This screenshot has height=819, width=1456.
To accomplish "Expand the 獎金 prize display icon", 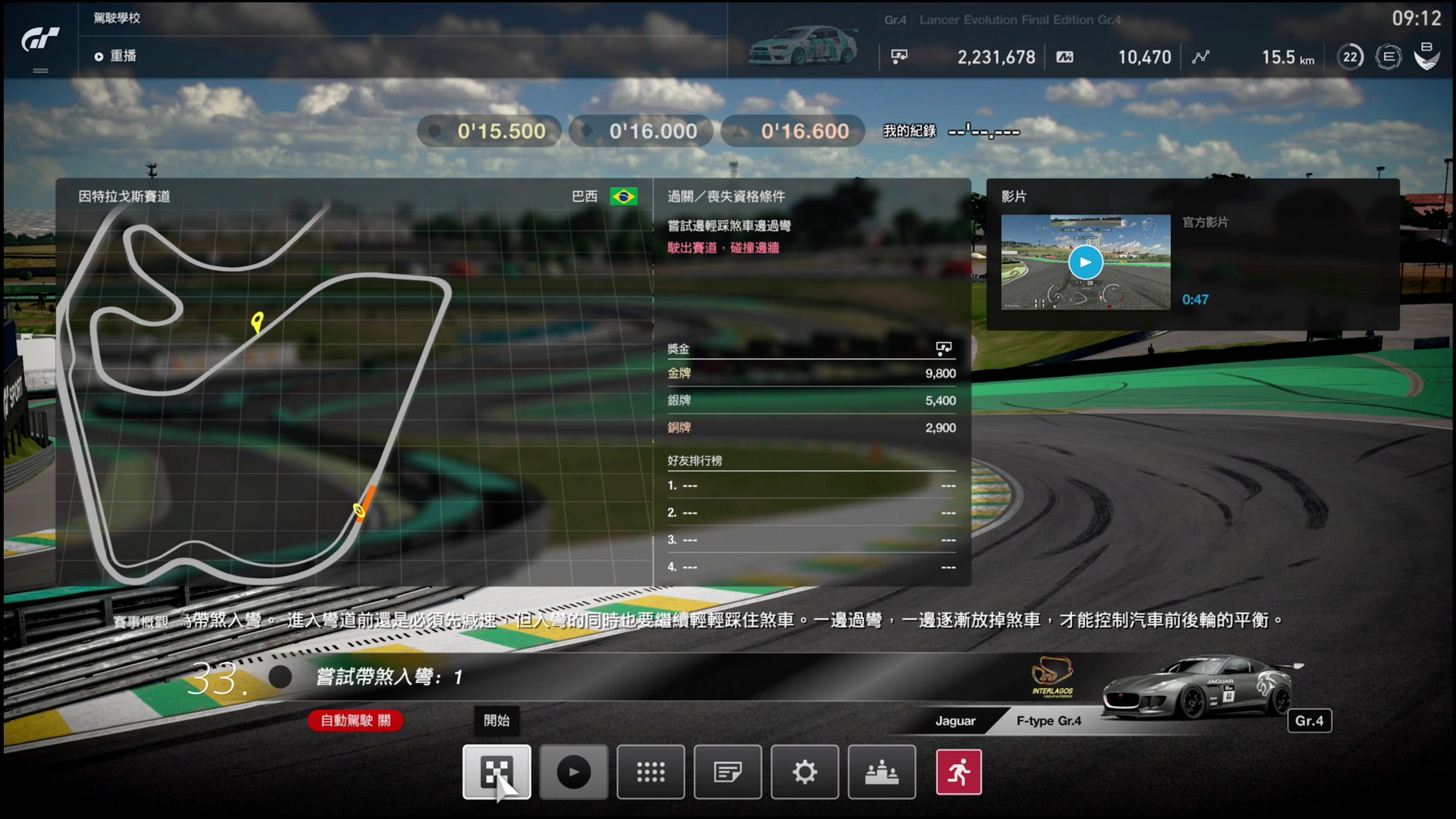I will tap(943, 348).
